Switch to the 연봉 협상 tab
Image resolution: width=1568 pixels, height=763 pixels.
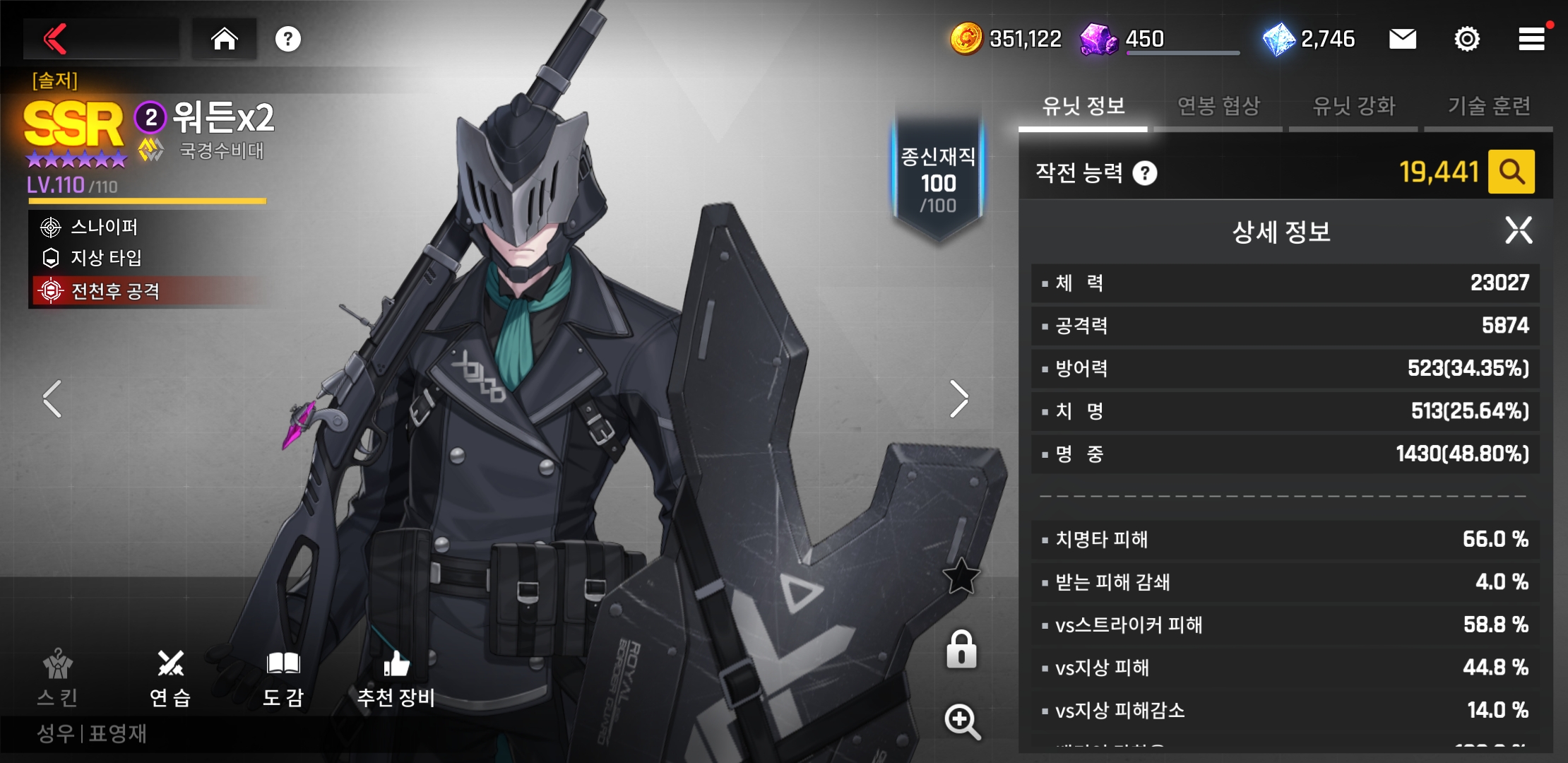tap(1218, 107)
